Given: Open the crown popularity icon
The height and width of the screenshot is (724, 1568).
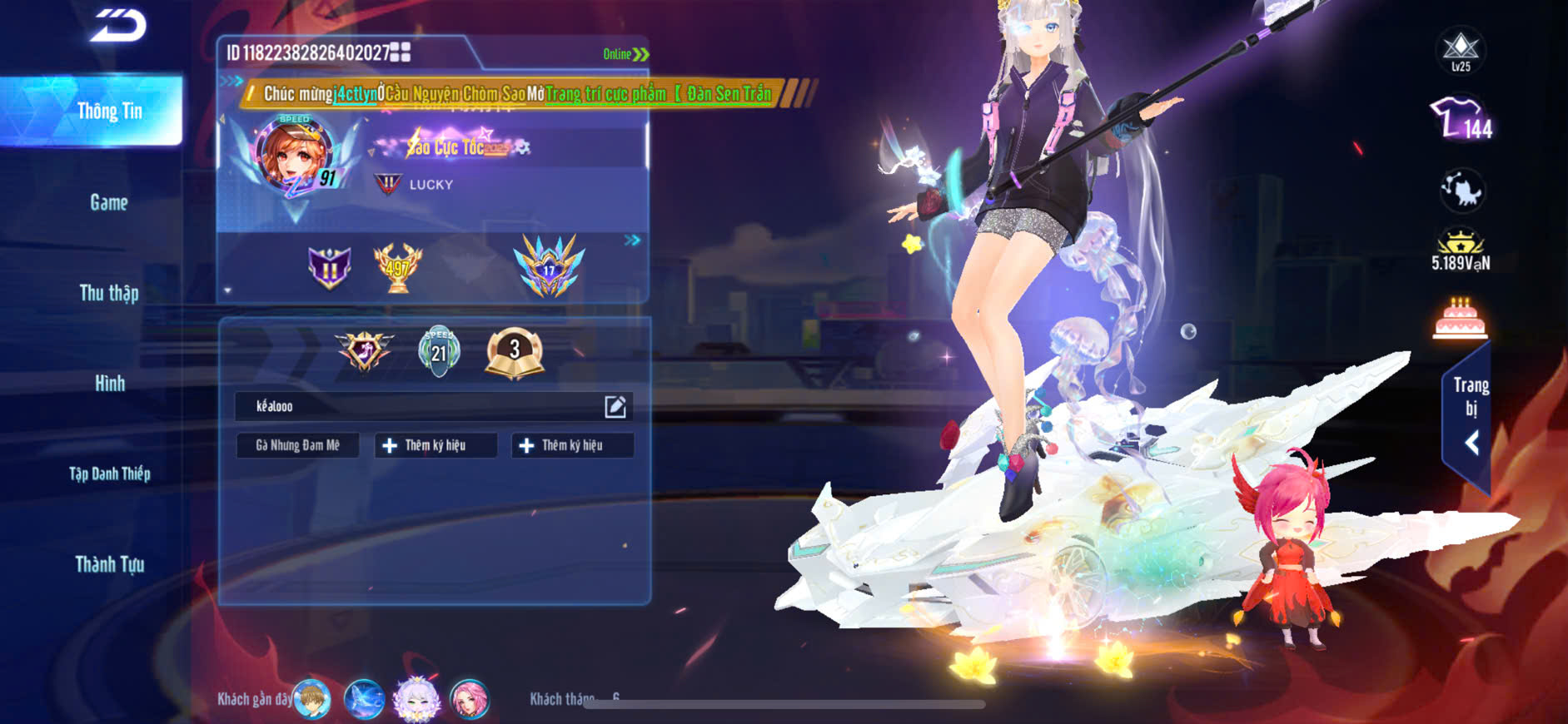Looking at the screenshot, I should click(1461, 250).
